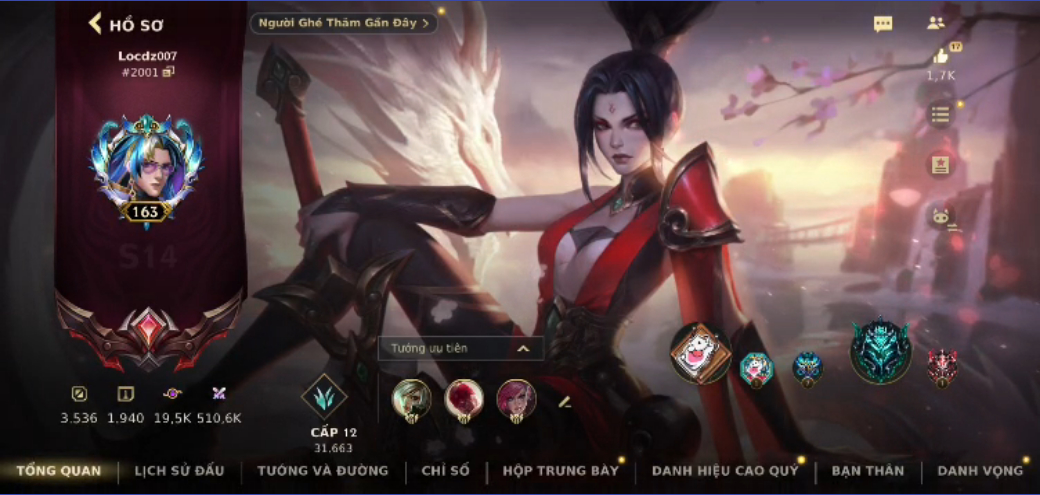Screen dimensions: 1040x495
Task: Open the CHỈ SỐ stats tab
Action: 445,471
